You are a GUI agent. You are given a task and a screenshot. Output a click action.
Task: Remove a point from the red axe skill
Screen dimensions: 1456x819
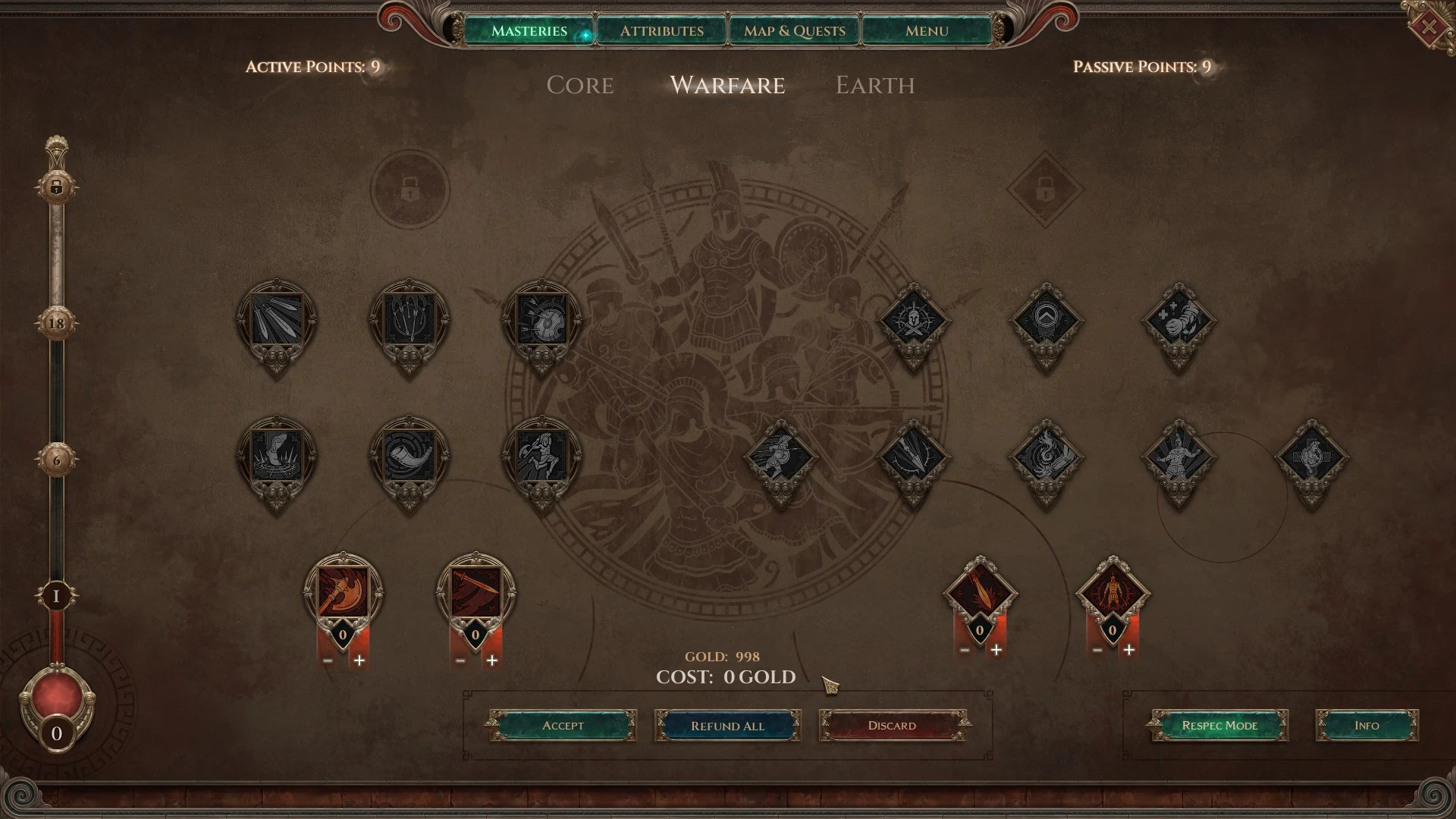(328, 661)
